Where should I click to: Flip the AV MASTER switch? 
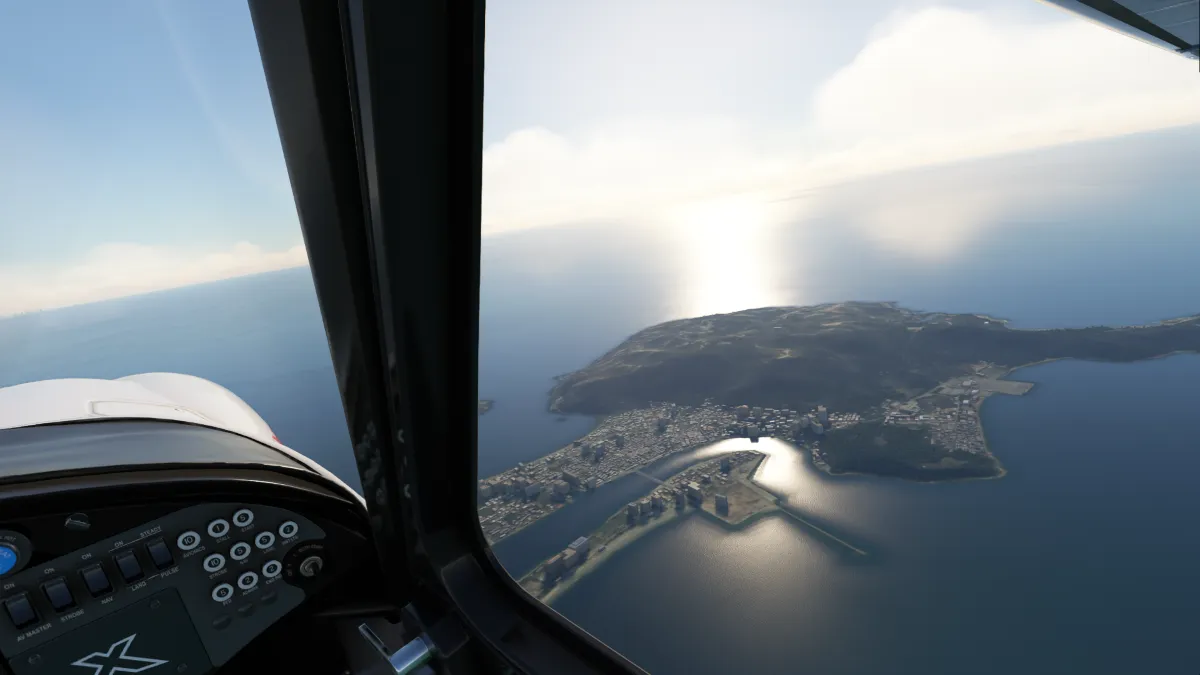click(20, 609)
